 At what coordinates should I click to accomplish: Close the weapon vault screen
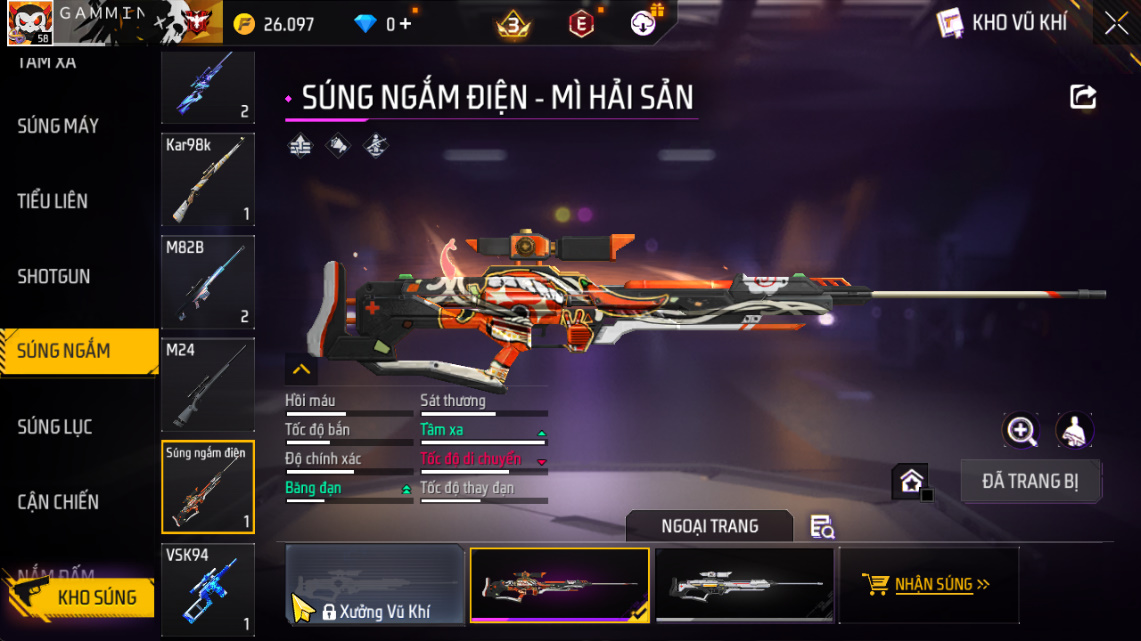click(1116, 23)
